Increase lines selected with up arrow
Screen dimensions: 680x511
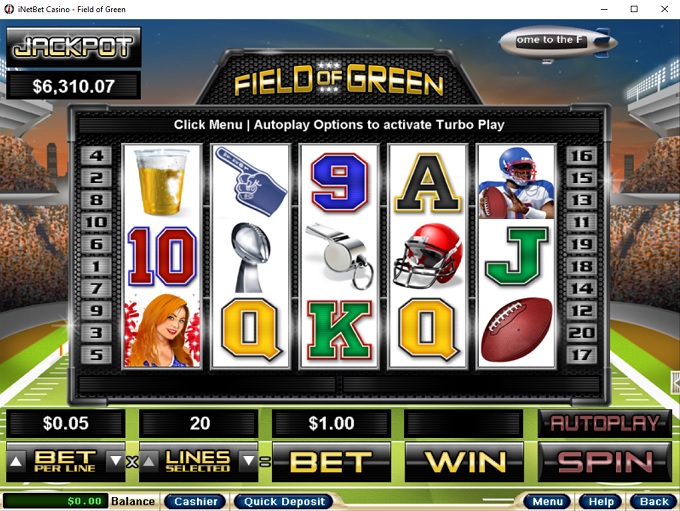tap(148, 462)
